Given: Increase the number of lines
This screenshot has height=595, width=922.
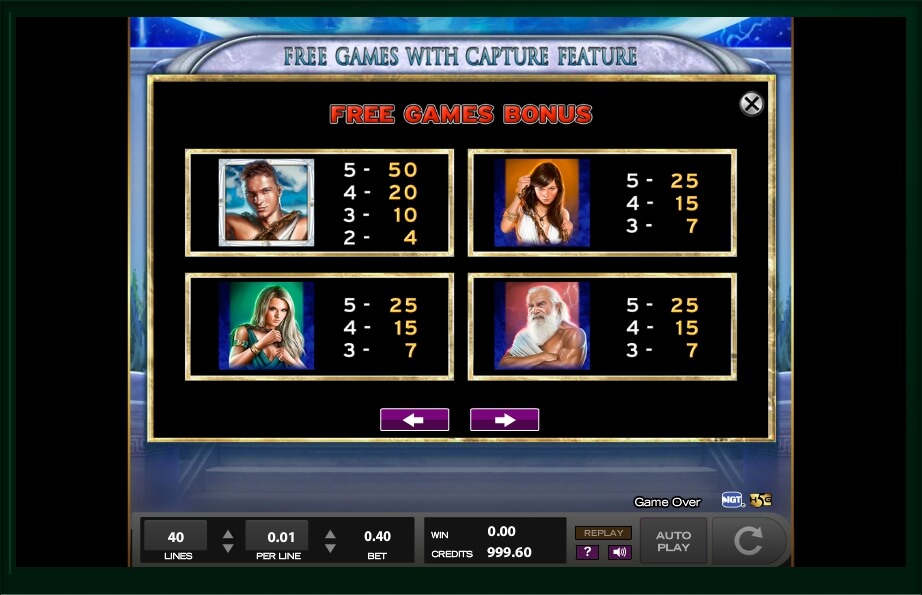Looking at the screenshot, I should [x=228, y=533].
